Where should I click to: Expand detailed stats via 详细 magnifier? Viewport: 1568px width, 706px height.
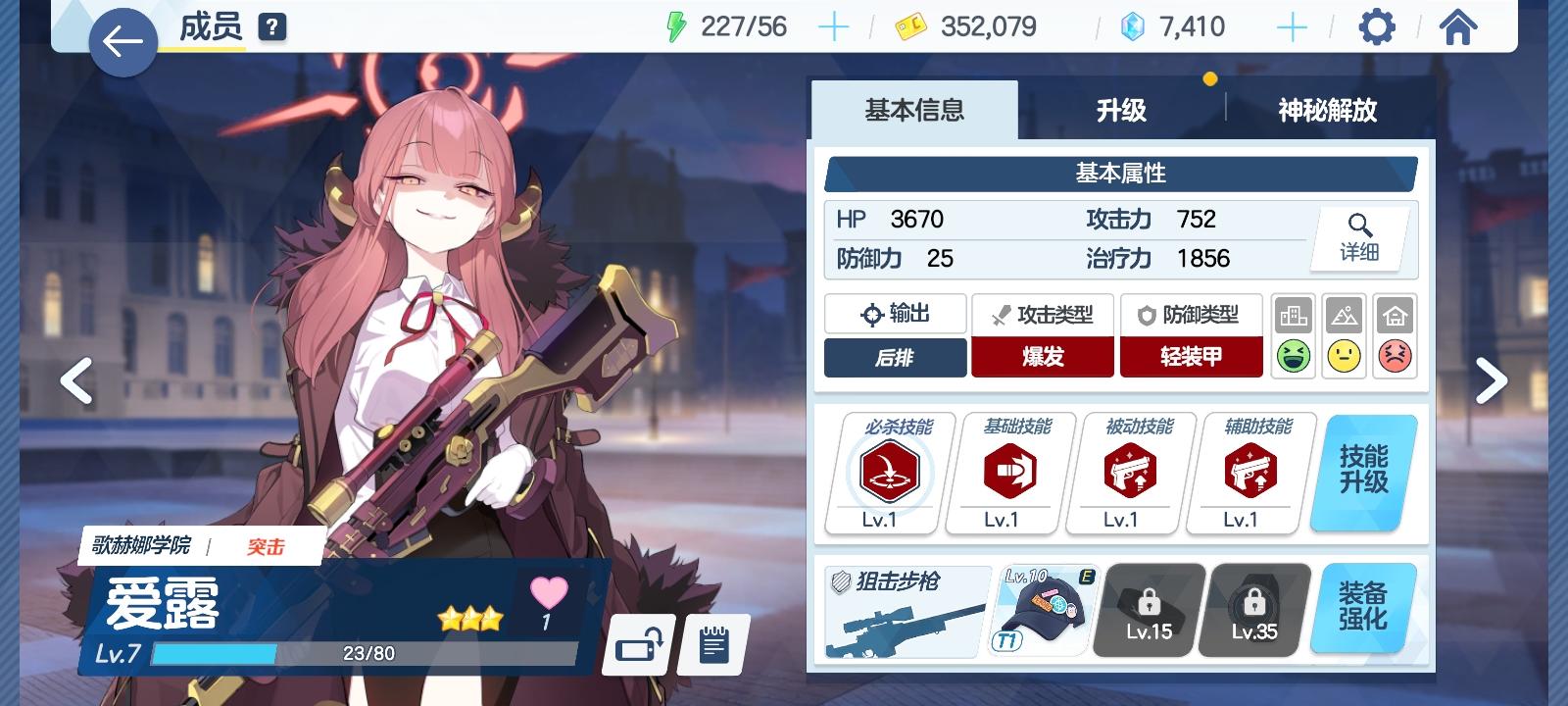[x=1360, y=238]
